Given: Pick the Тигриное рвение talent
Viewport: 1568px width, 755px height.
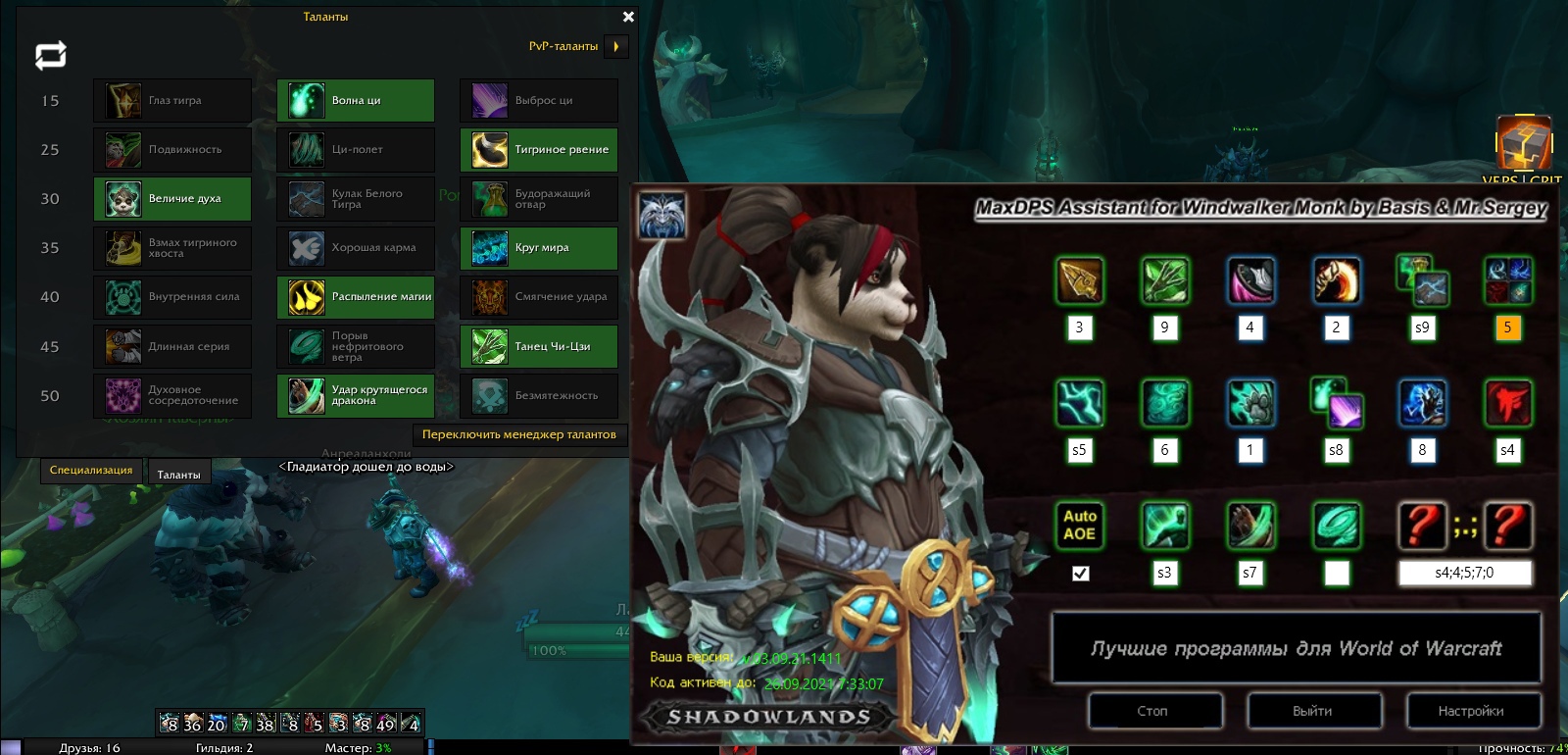Looking at the screenshot, I should (539, 149).
